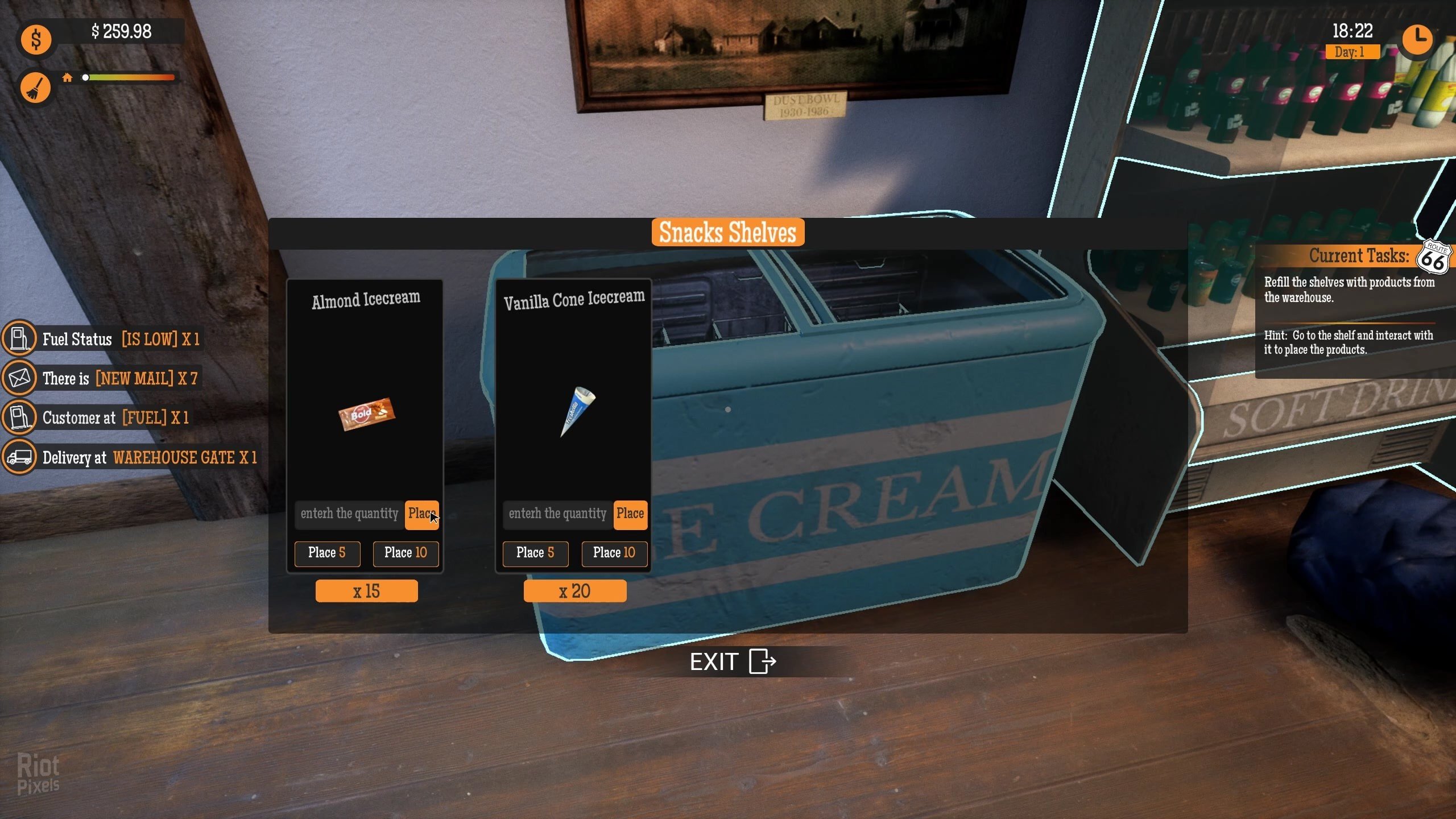Click the x 20 stock counter
The width and height of the screenshot is (1456, 819).
click(x=574, y=590)
